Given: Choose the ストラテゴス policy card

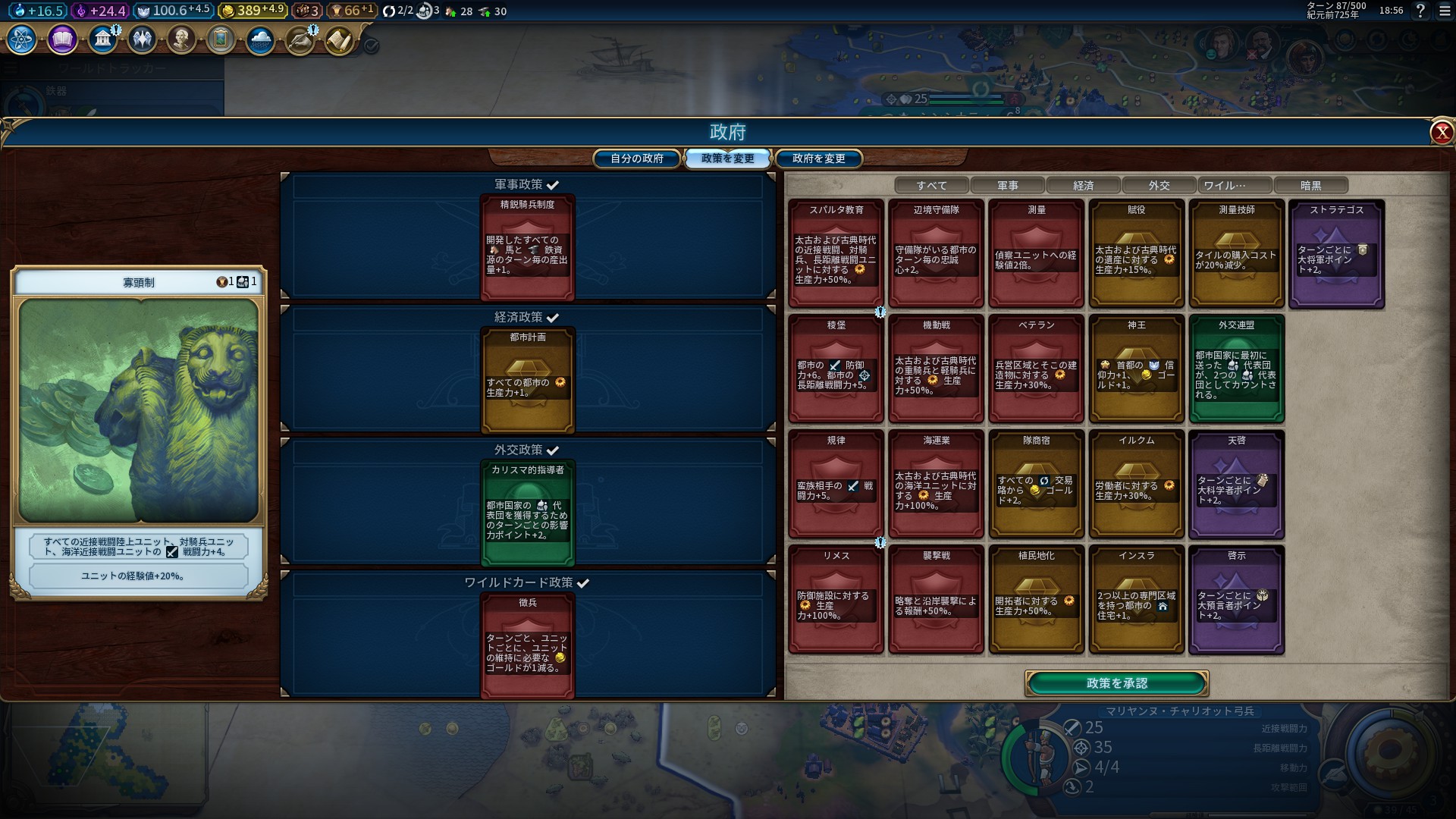Looking at the screenshot, I should coord(1336,253).
